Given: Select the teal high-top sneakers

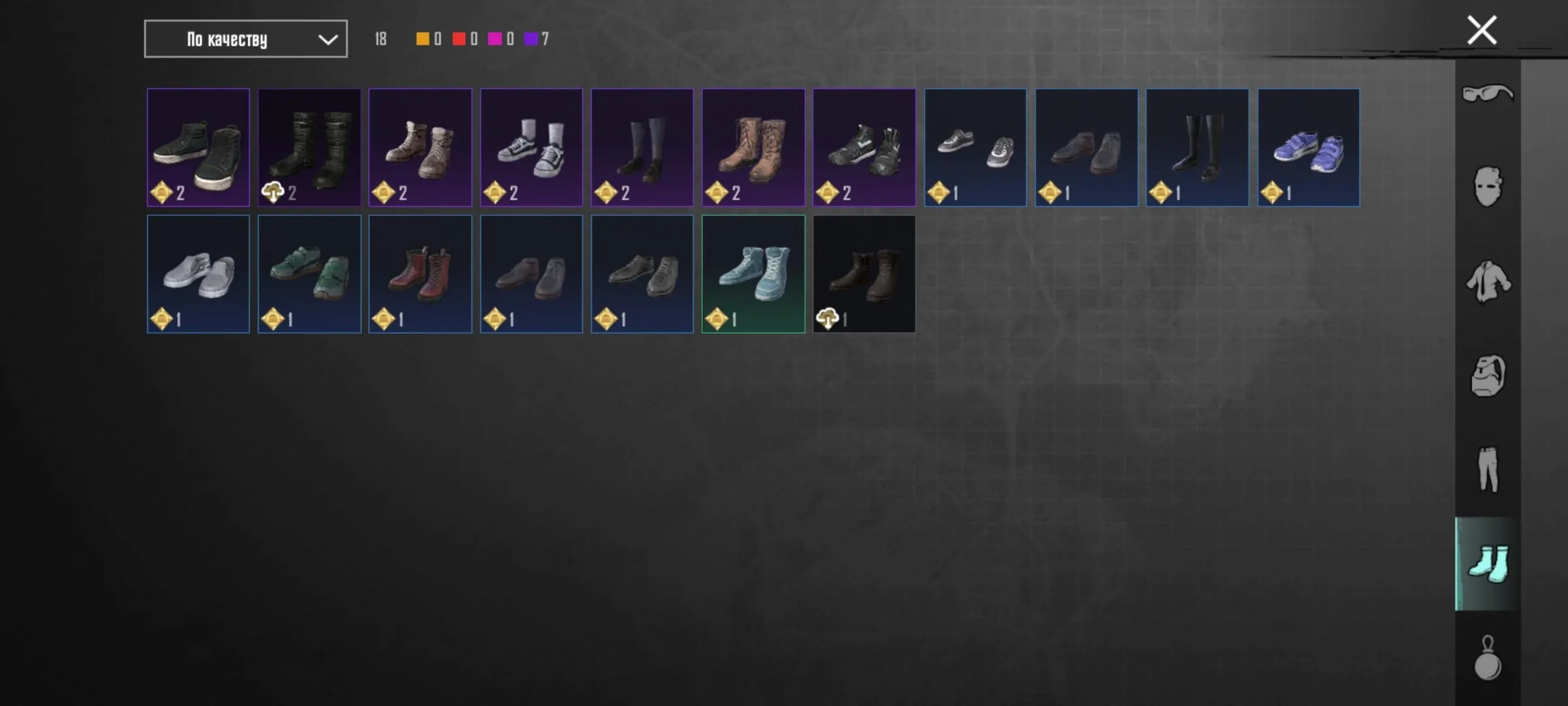Looking at the screenshot, I should point(753,273).
